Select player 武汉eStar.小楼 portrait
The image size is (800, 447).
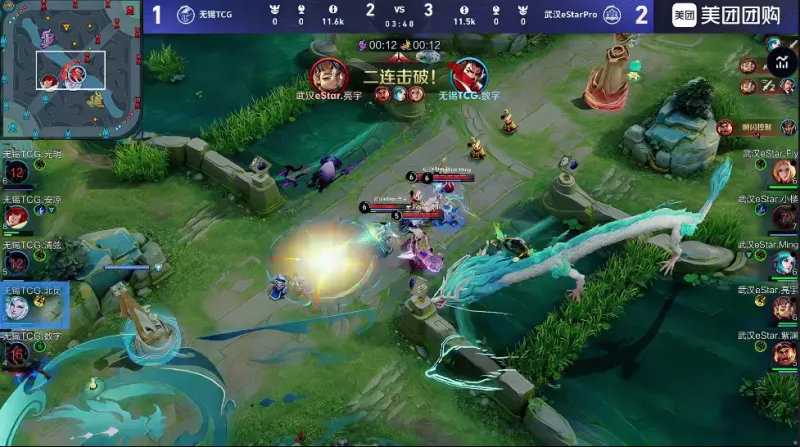click(783, 218)
